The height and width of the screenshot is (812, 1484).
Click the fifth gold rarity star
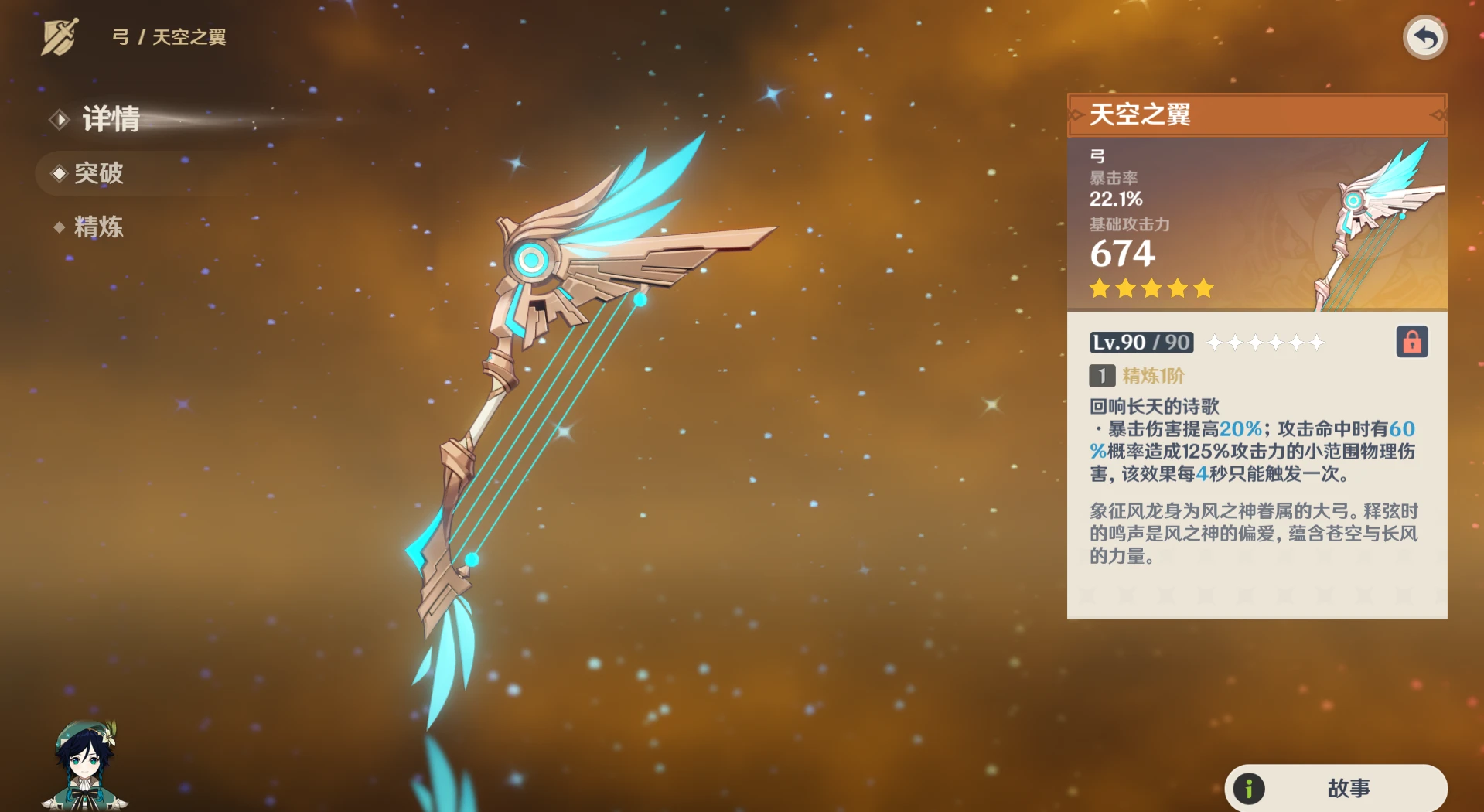click(1203, 288)
